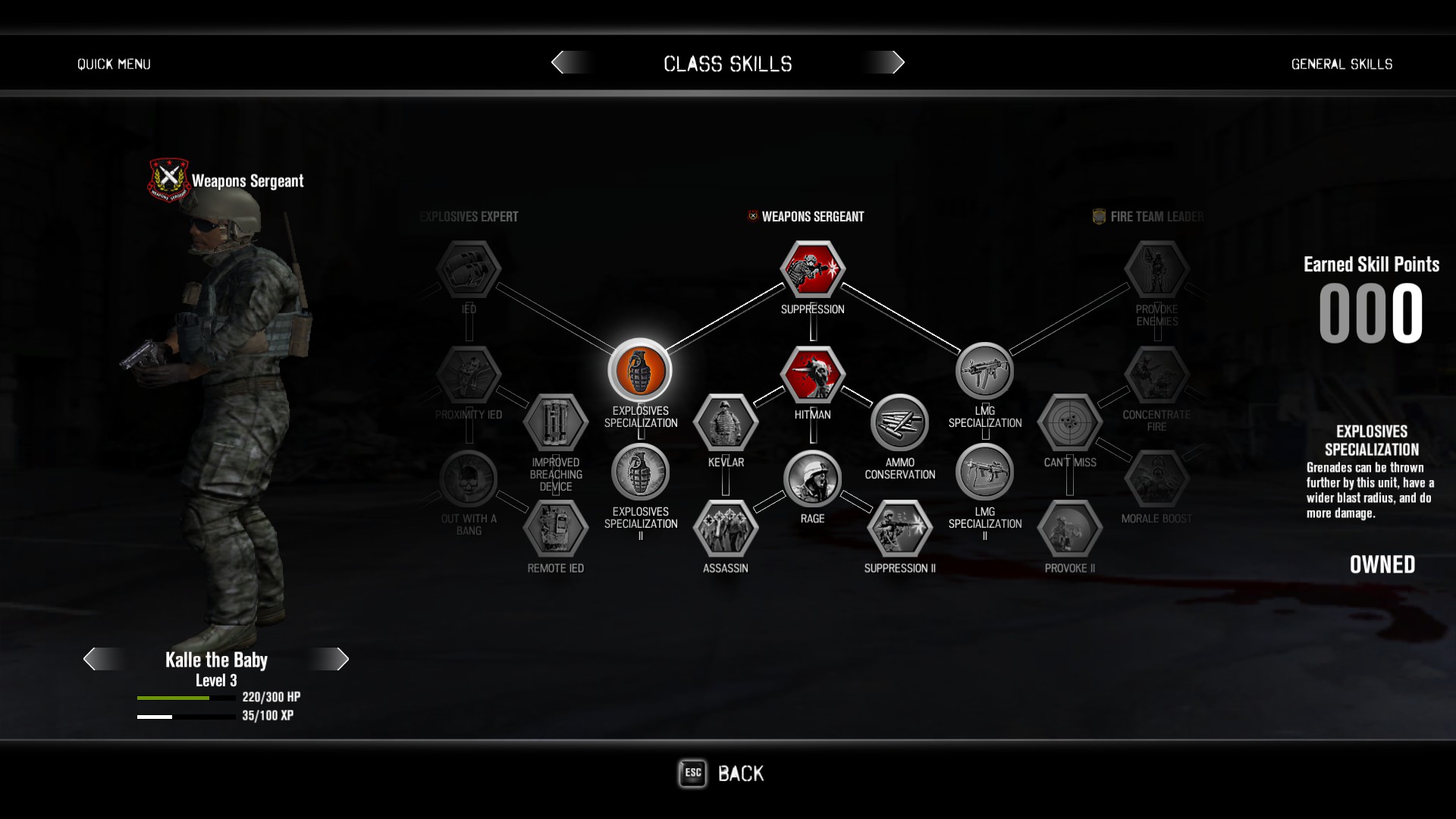Screen dimensions: 1456x819
Task: Switch to the previous squad member
Action: 91,659
